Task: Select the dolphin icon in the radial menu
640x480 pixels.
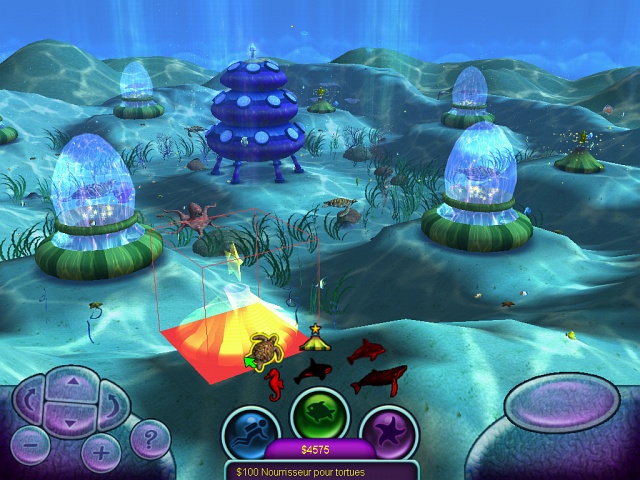Action: pos(365,350)
